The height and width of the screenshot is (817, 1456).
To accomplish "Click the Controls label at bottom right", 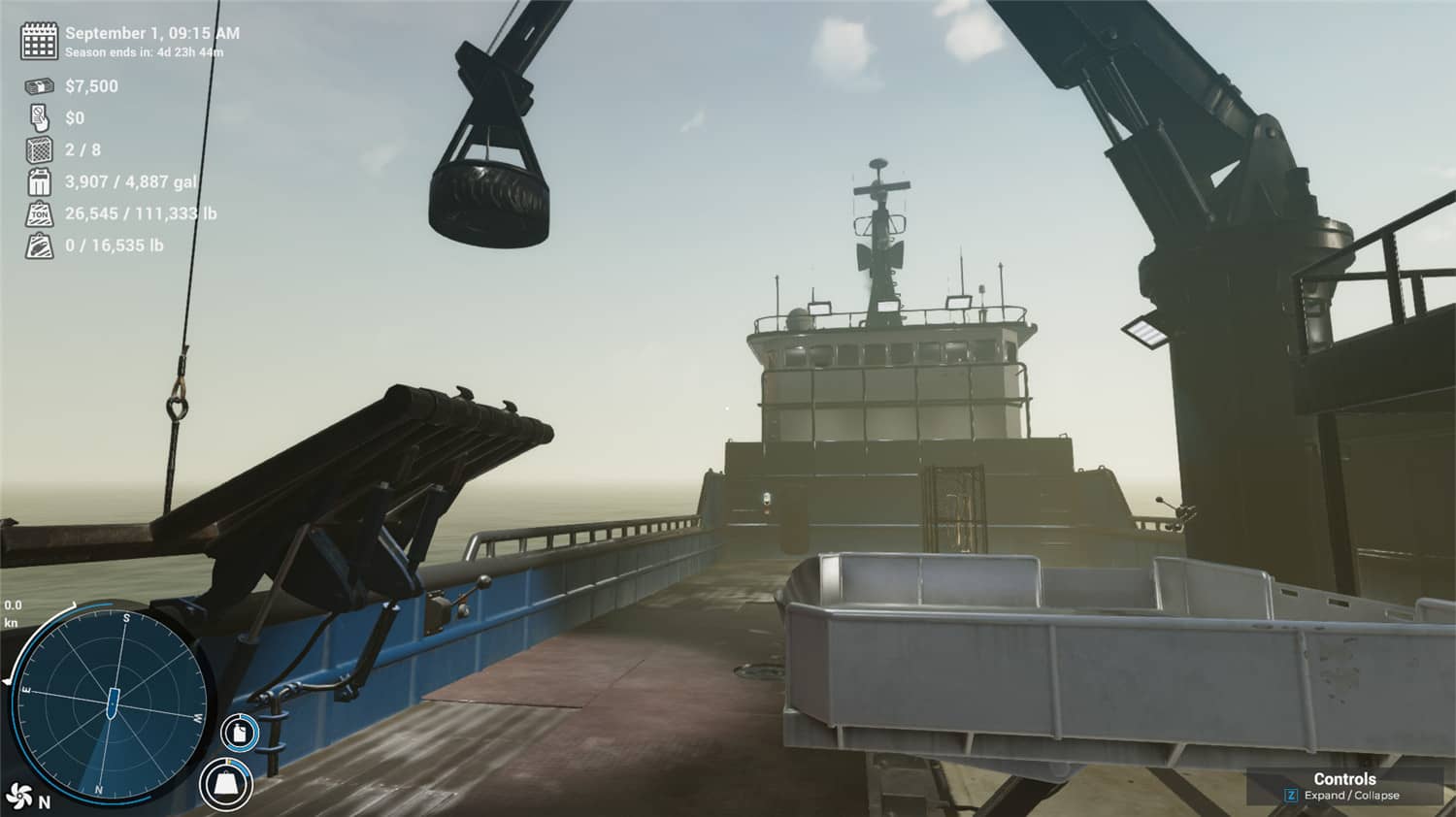I will coord(1344,779).
